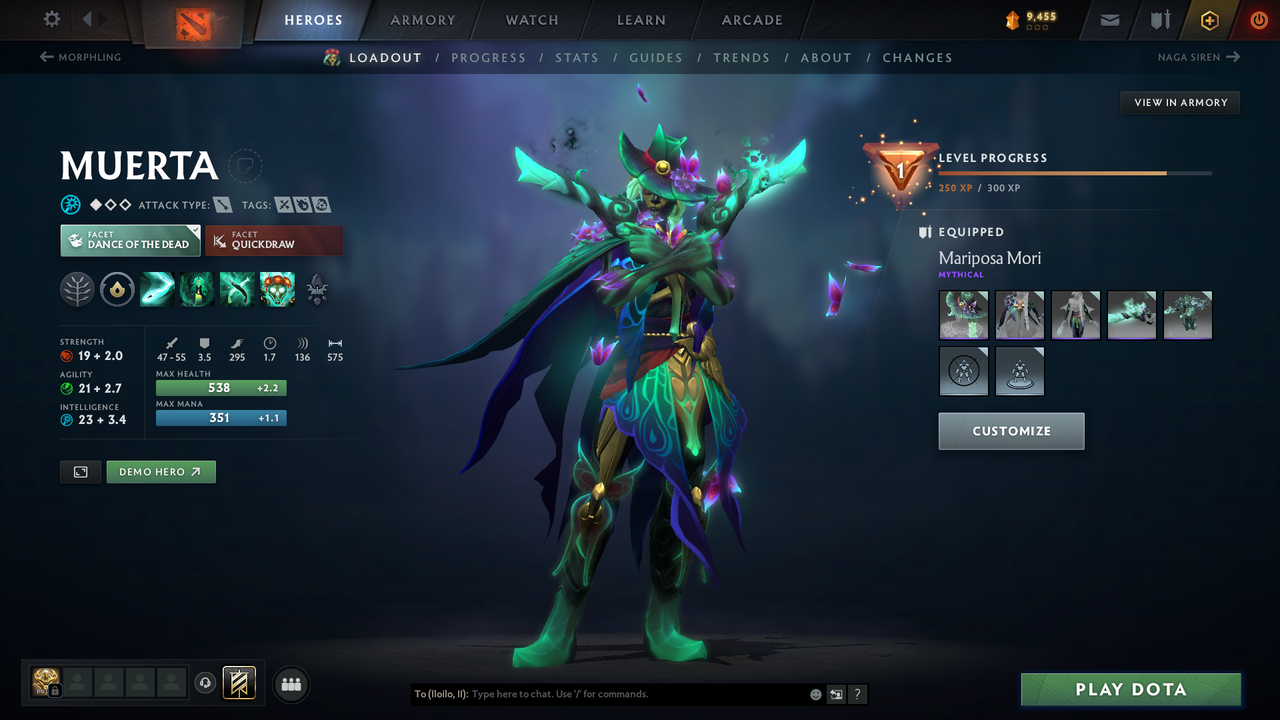Open voice chat headset icon near party slots

tap(207, 684)
